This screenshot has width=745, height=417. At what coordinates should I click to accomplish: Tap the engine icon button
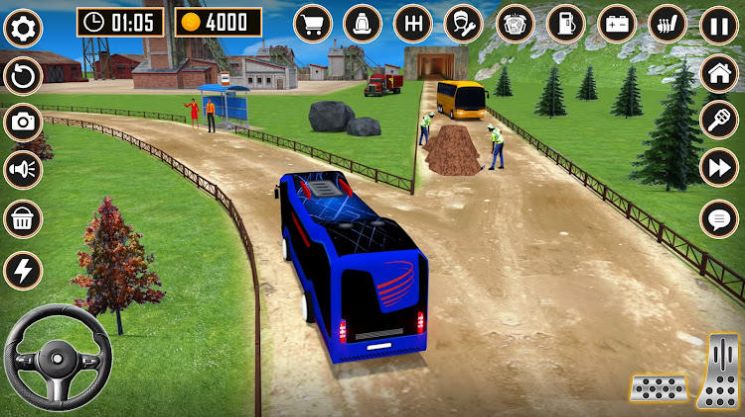click(515, 23)
